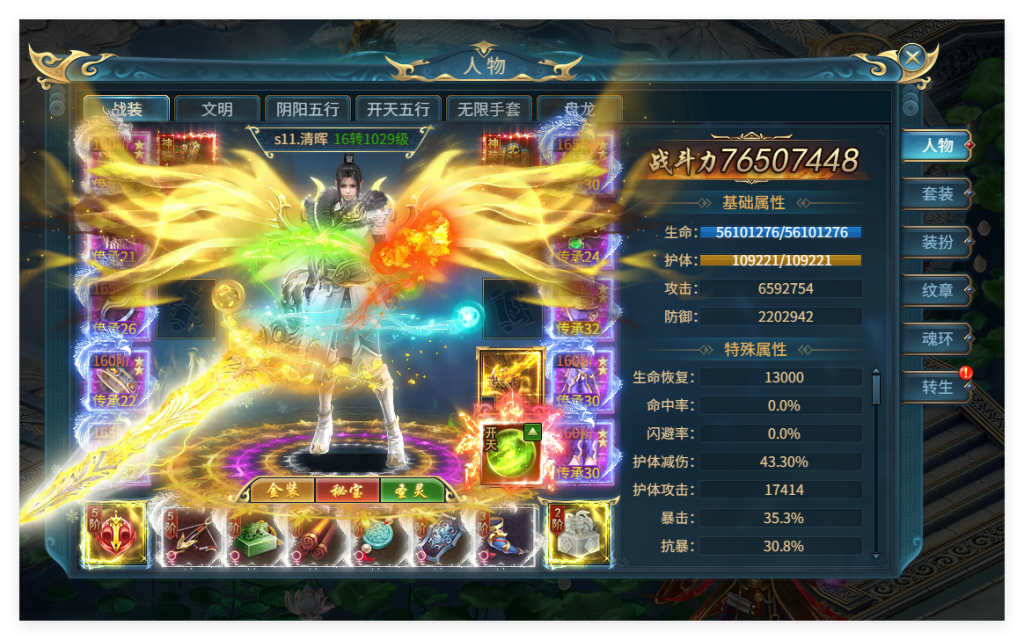Select the 战装 tab

coord(127,109)
